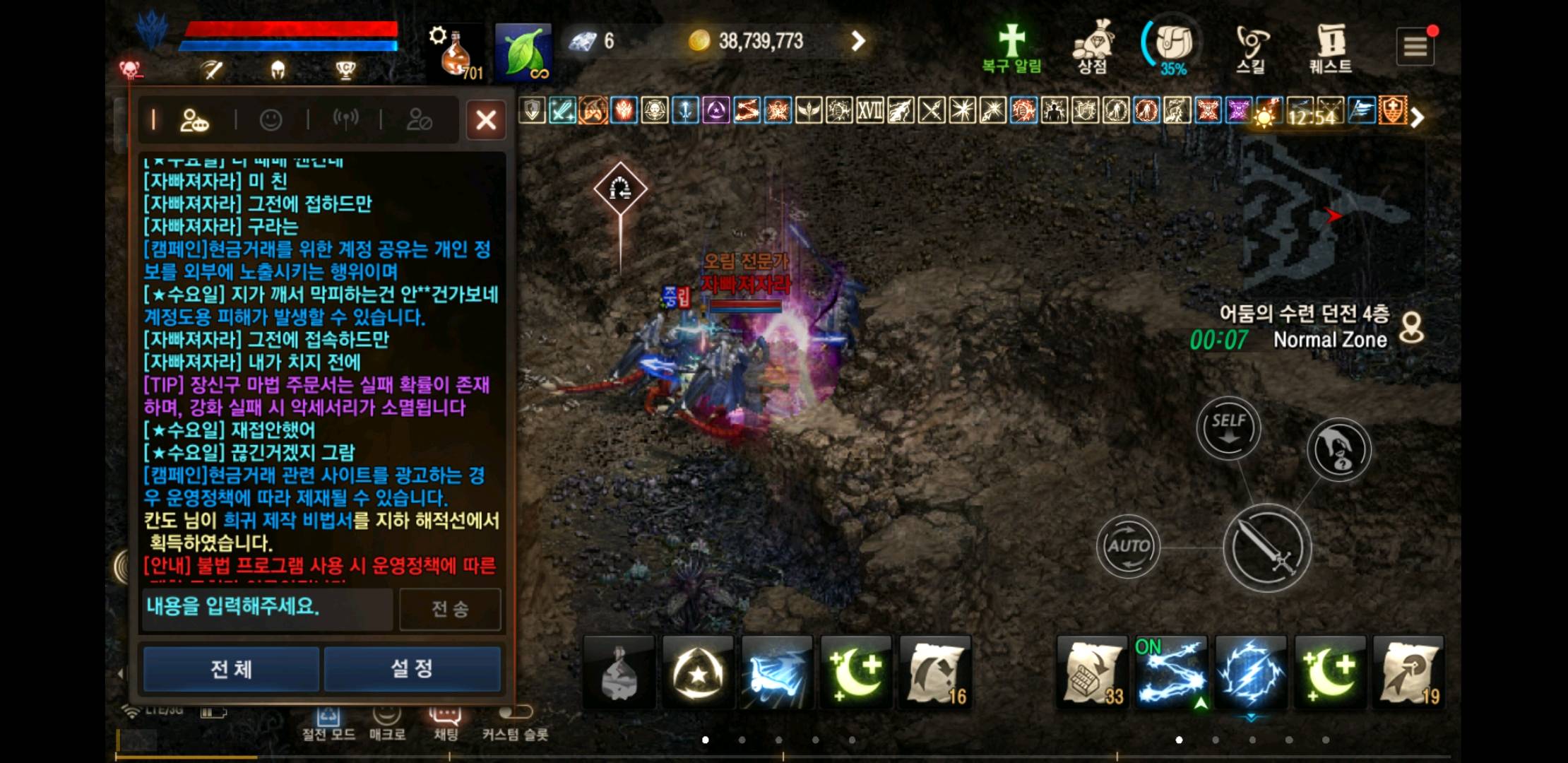This screenshot has height=763, width=1568.
Task: Expand currencies via arrow beside gold amount
Action: [857, 41]
